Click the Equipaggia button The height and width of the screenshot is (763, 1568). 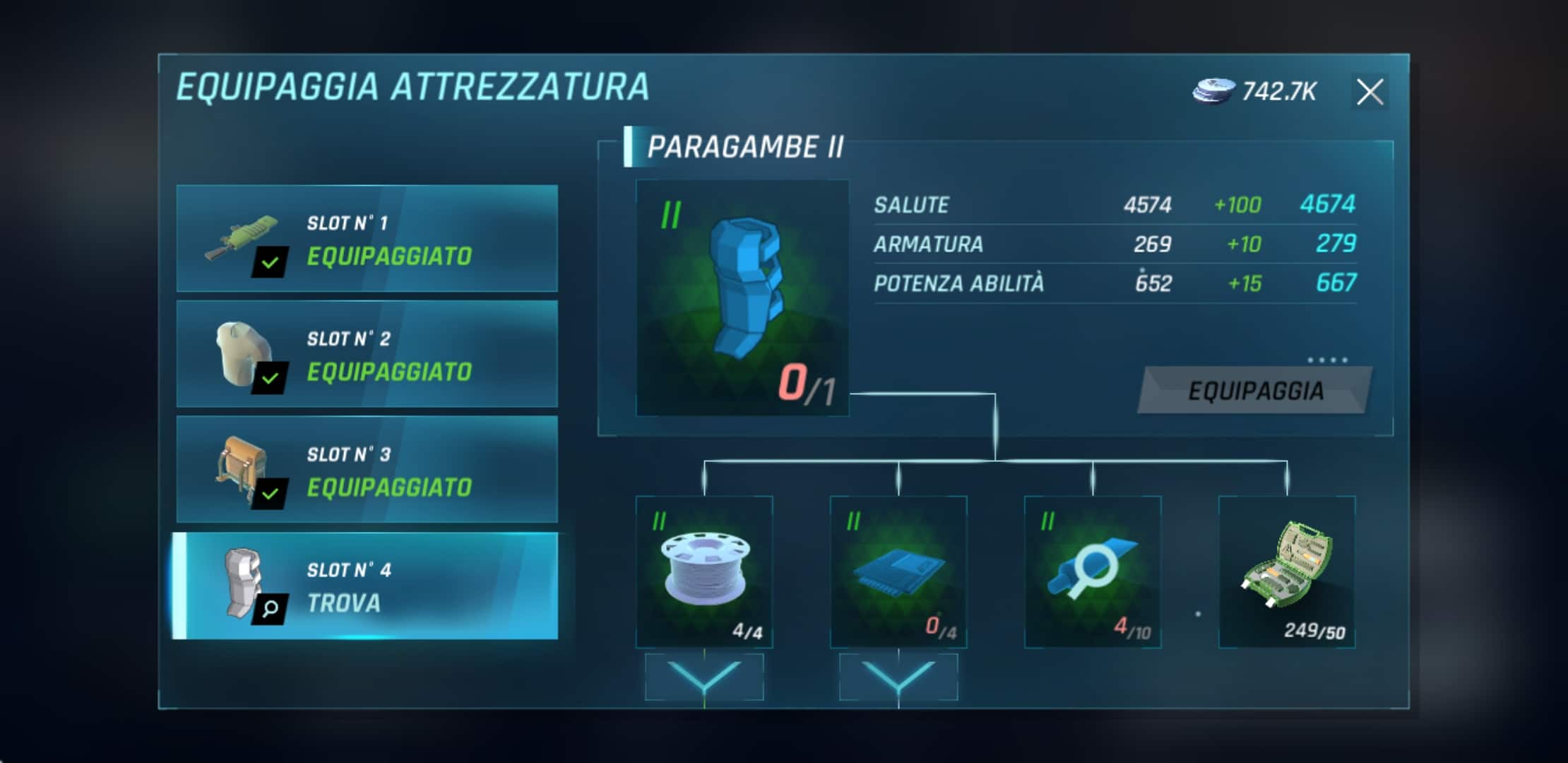tap(1255, 391)
